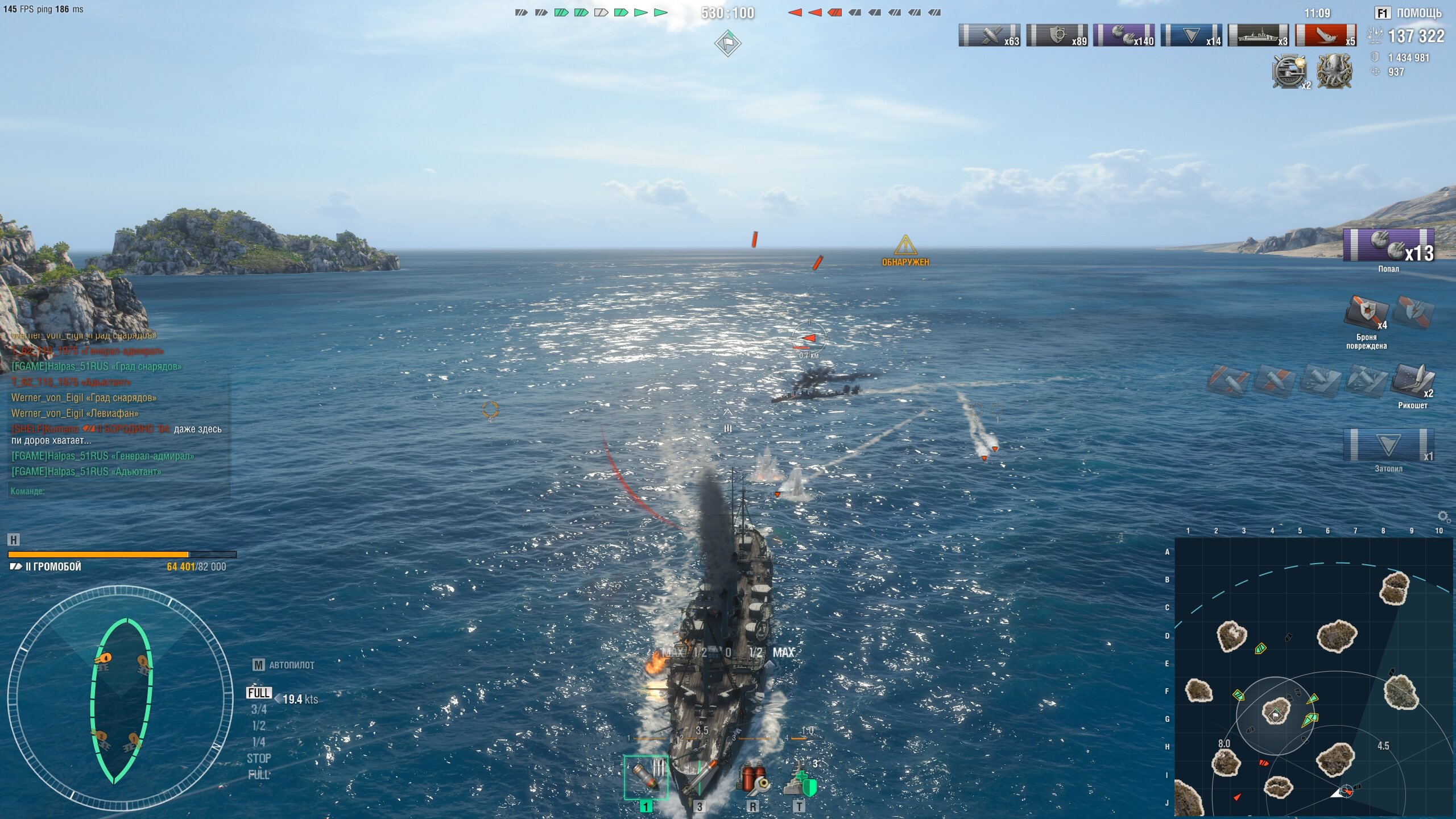Open minimap settings via the gear icon
The width and height of the screenshot is (1456, 819).
pyautogui.click(x=1443, y=516)
